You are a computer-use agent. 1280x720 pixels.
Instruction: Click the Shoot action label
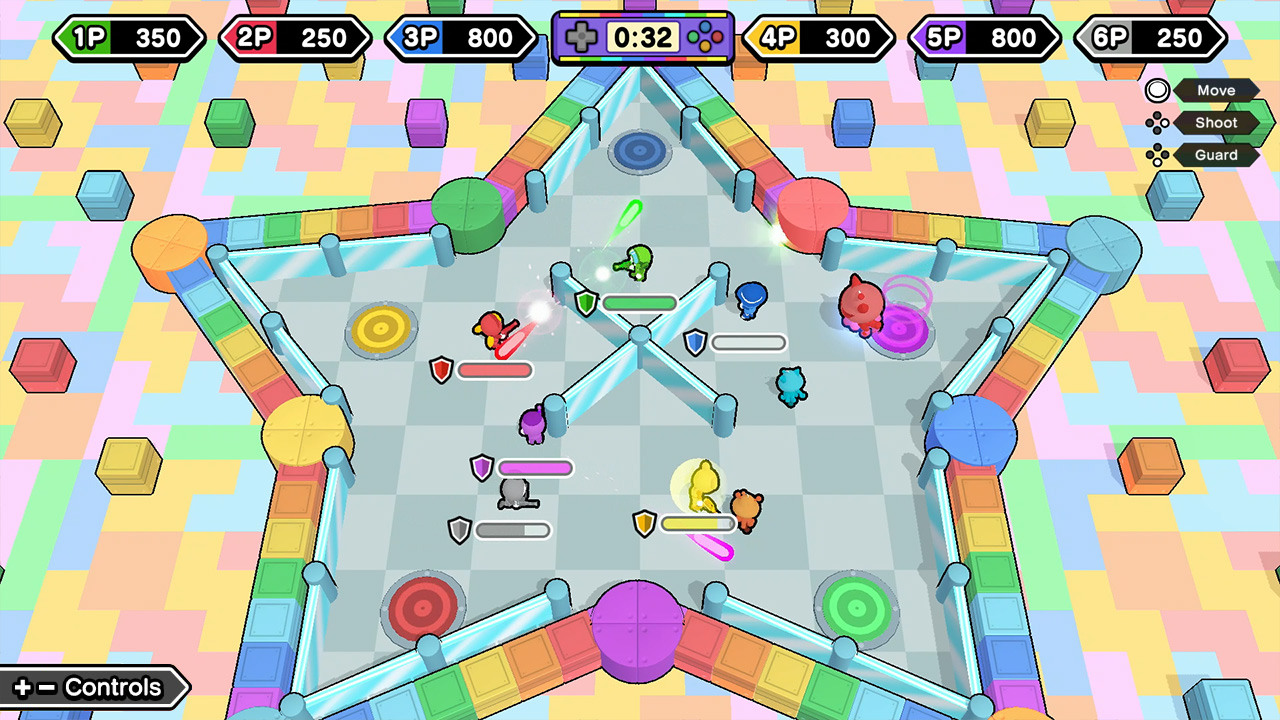(1216, 122)
